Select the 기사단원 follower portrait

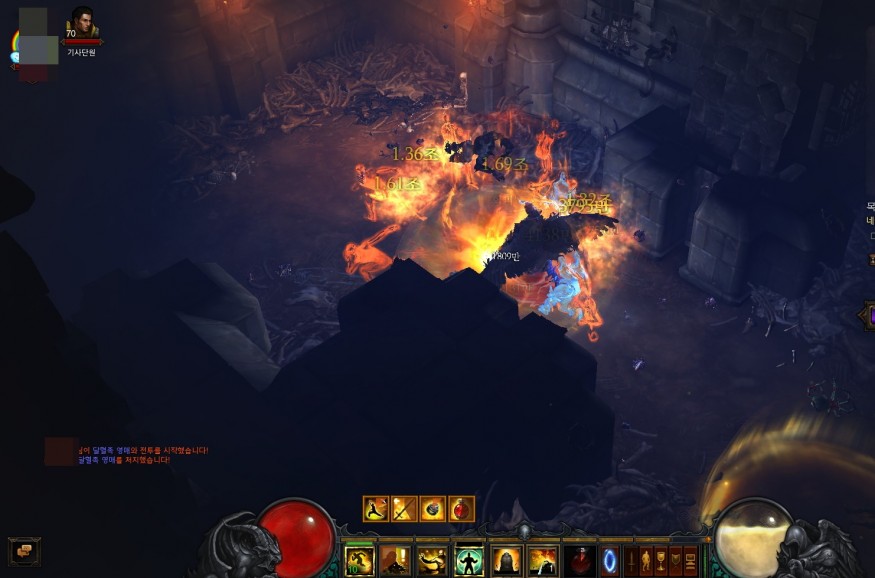pyautogui.click(x=82, y=24)
